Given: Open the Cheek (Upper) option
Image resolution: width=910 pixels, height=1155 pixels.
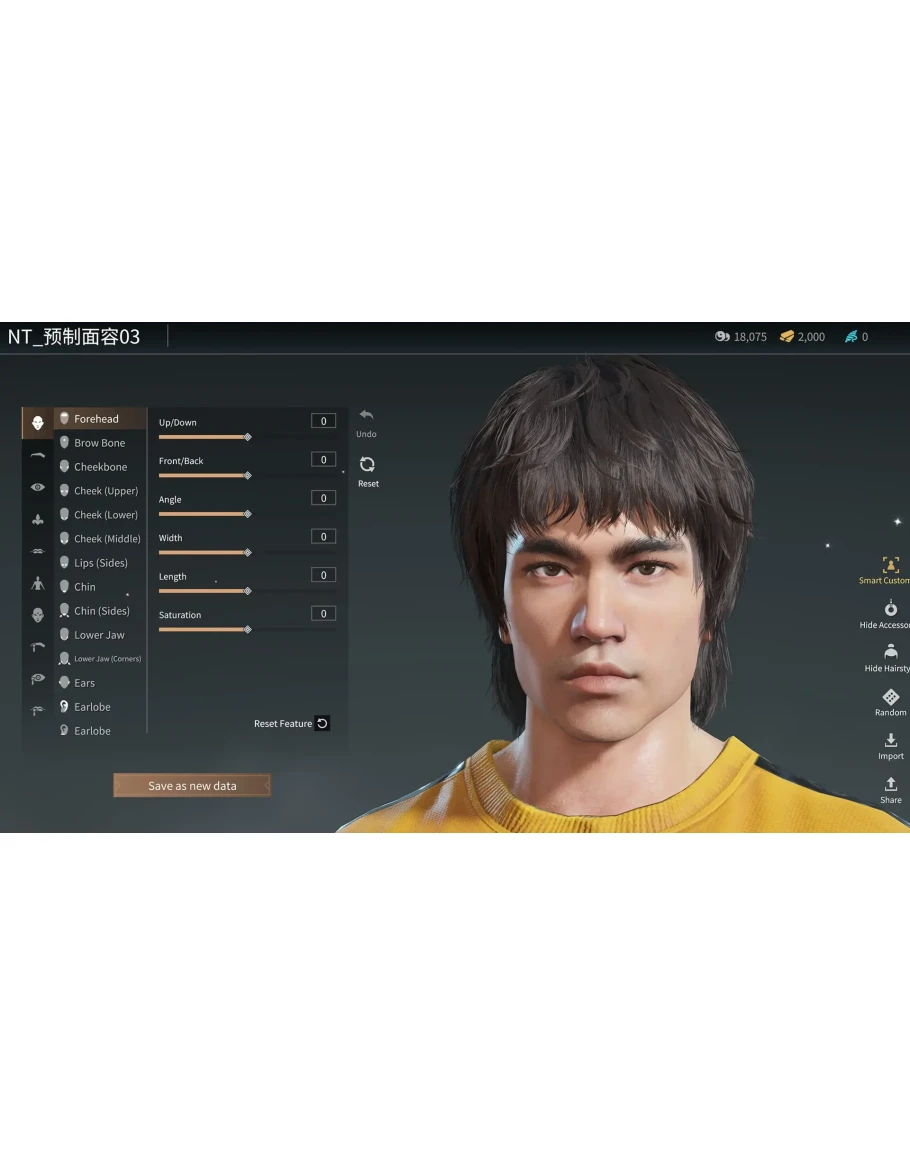Looking at the screenshot, I should click(105, 491).
